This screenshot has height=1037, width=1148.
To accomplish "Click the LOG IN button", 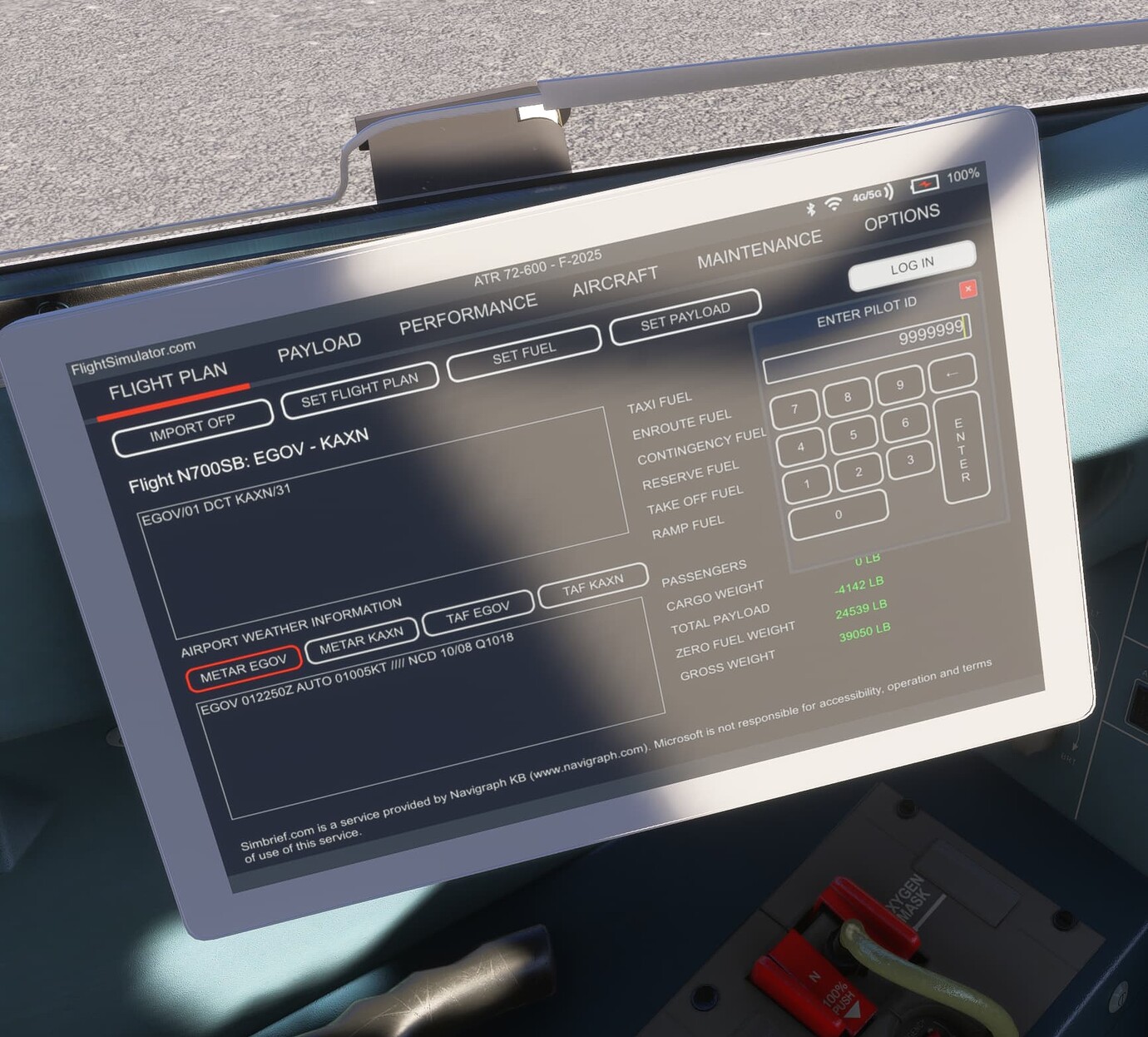I will tap(912, 264).
